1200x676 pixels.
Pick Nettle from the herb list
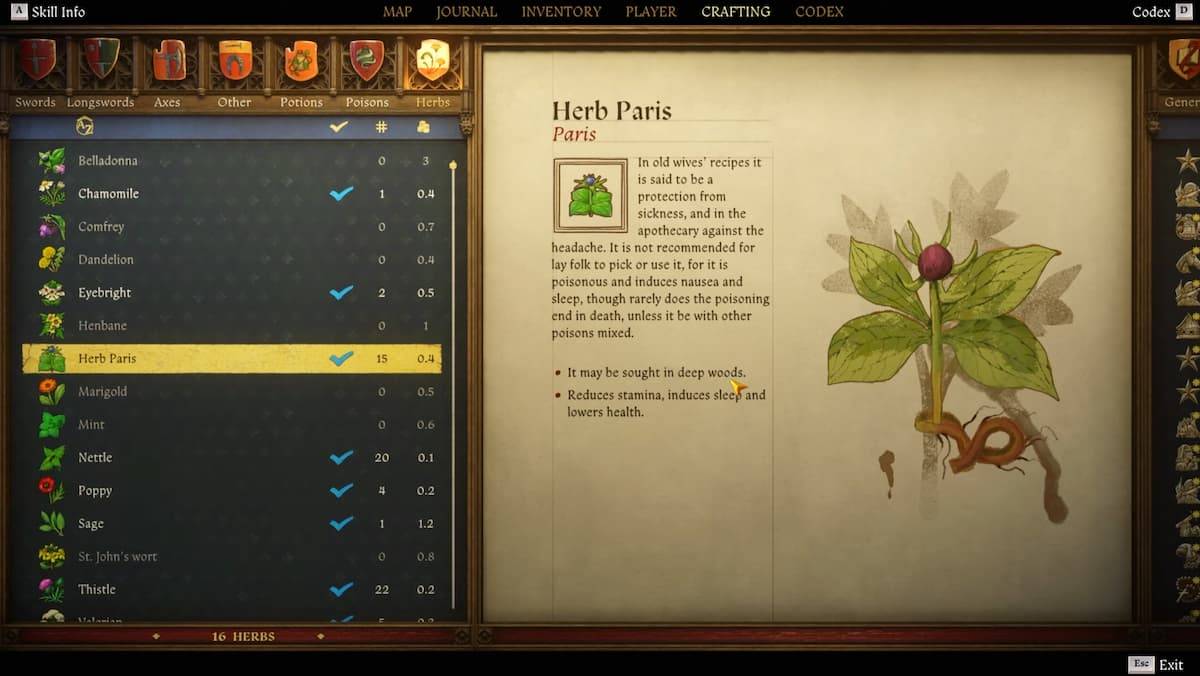(95, 457)
